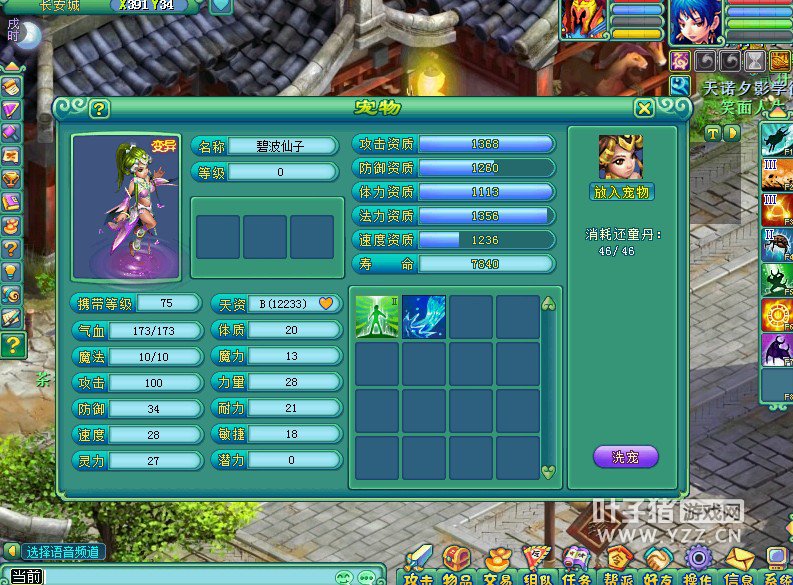The image size is (793, 585).
Task: Click the heart icon beside 天资
Action: (325, 303)
